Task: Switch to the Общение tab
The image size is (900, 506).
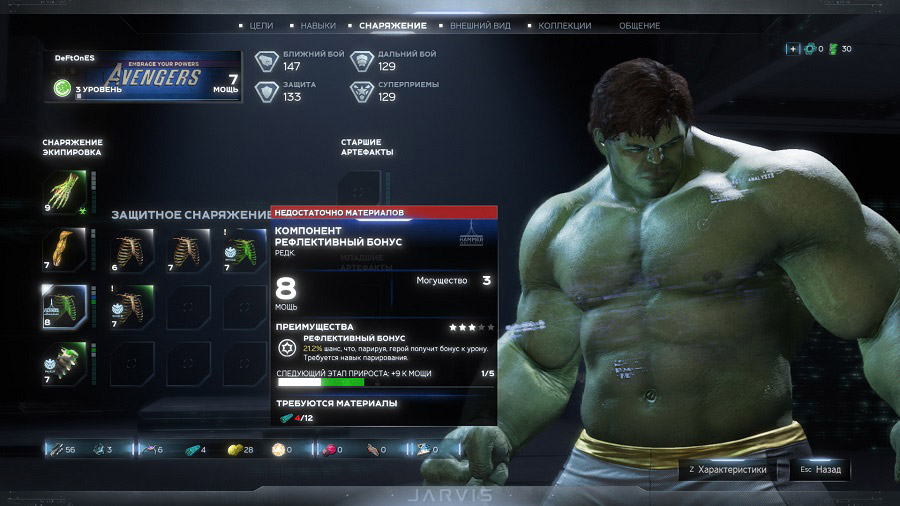Action: pyautogui.click(x=639, y=25)
